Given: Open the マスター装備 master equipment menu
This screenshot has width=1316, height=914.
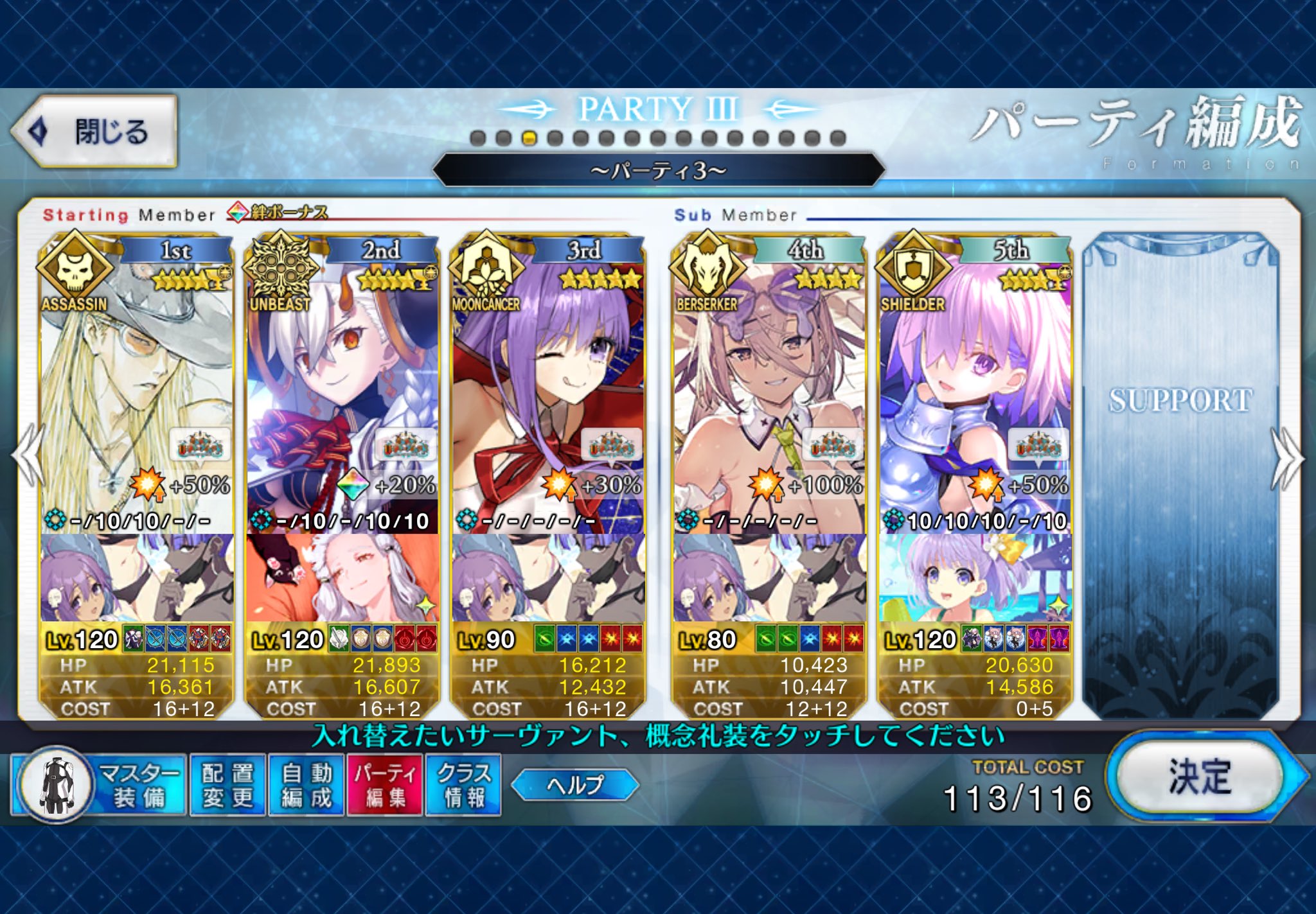Looking at the screenshot, I should pyautogui.click(x=98, y=785).
